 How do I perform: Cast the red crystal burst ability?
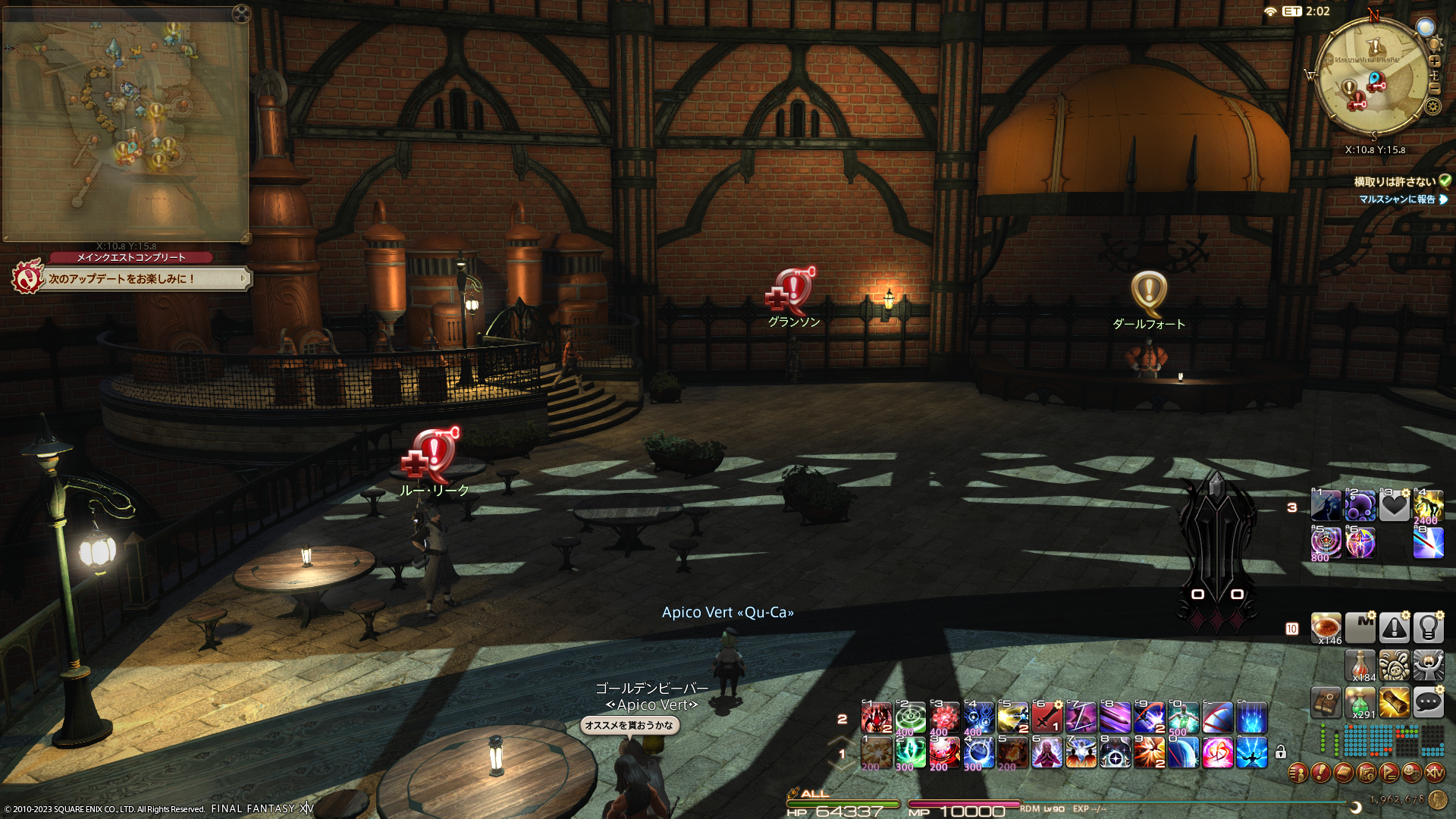click(x=945, y=717)
